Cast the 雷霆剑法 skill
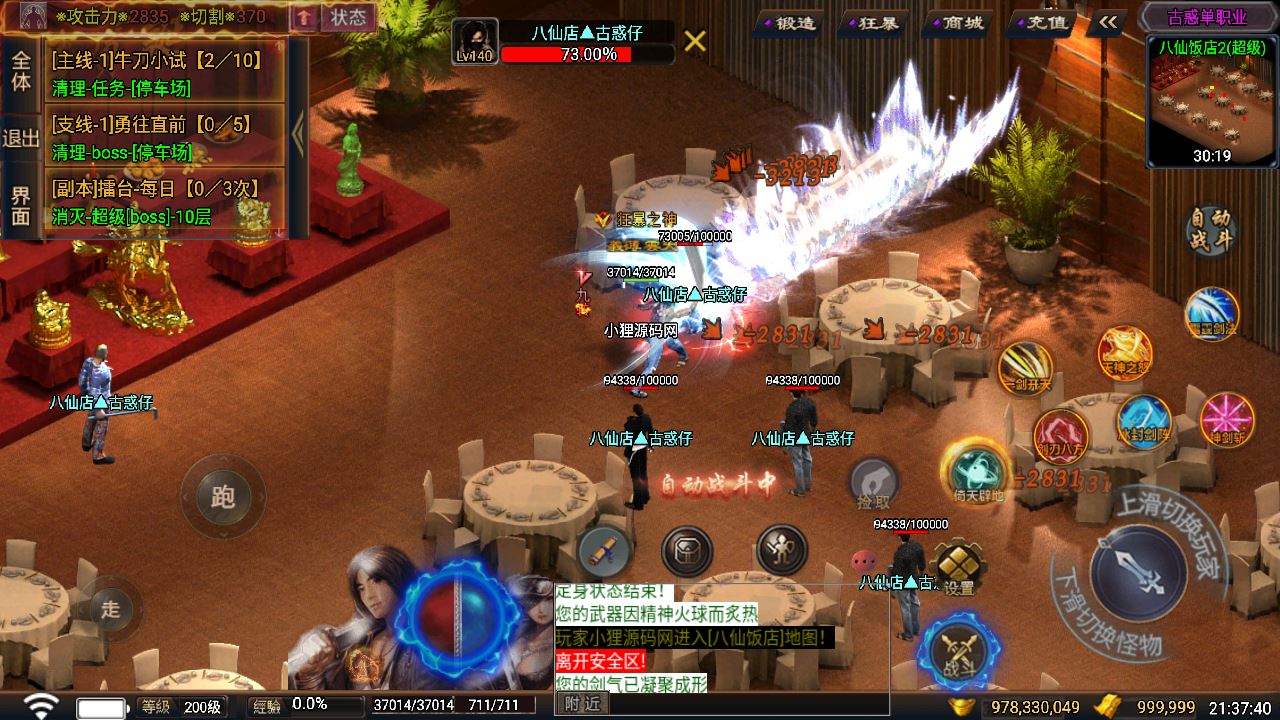Screen dimensions: 1280x720 click(1212, 313)
